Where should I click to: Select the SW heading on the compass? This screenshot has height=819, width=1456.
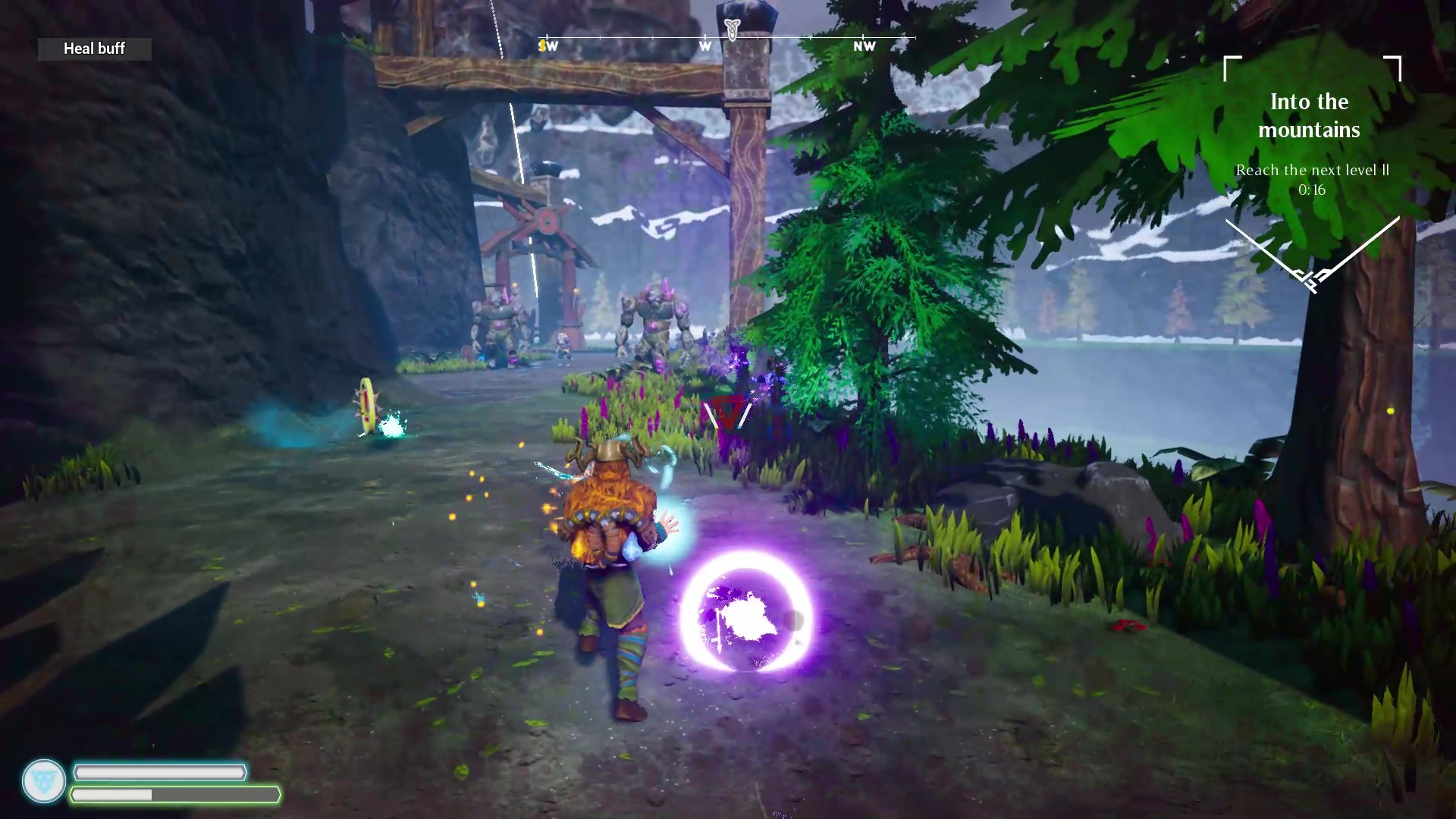click(547, 45)
